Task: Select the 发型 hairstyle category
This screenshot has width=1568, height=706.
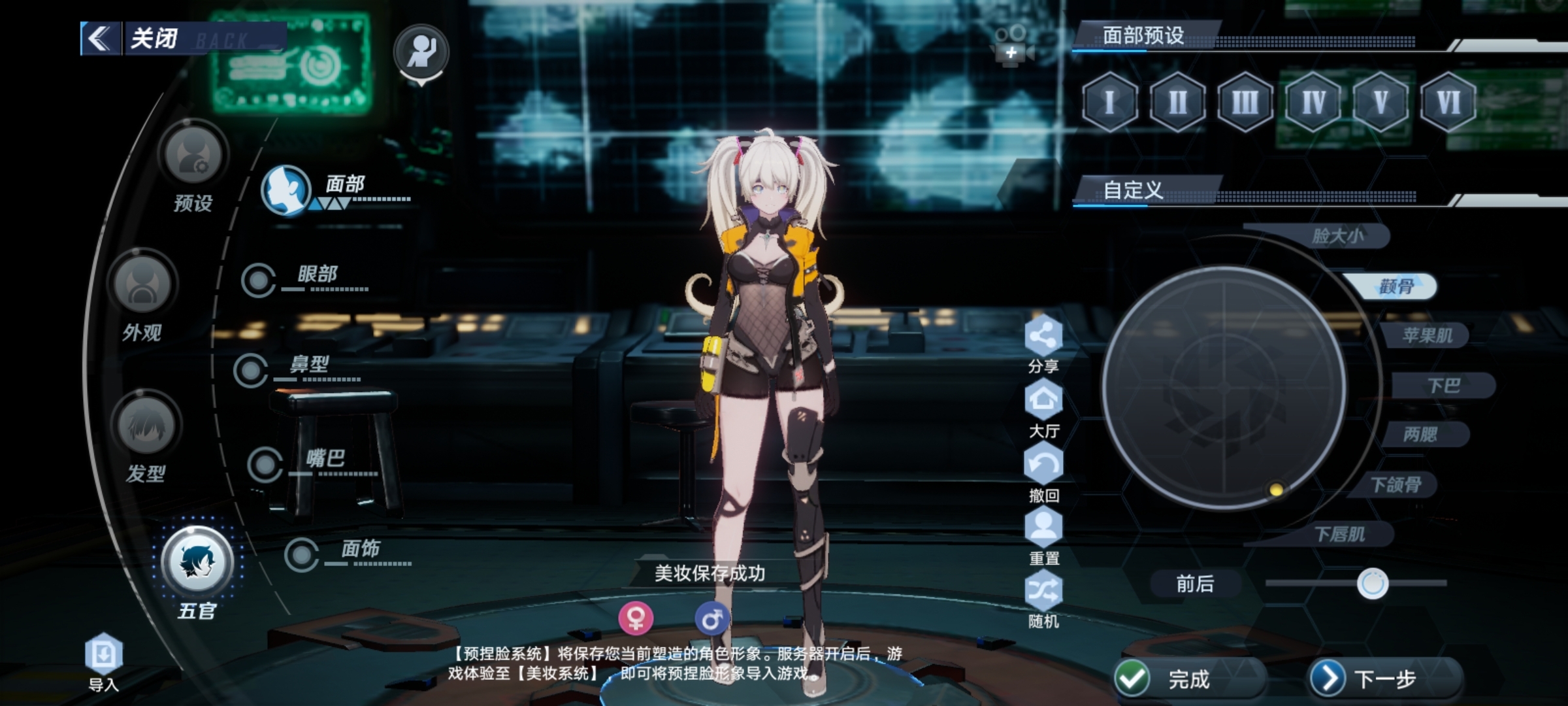Action: (146, 426)
